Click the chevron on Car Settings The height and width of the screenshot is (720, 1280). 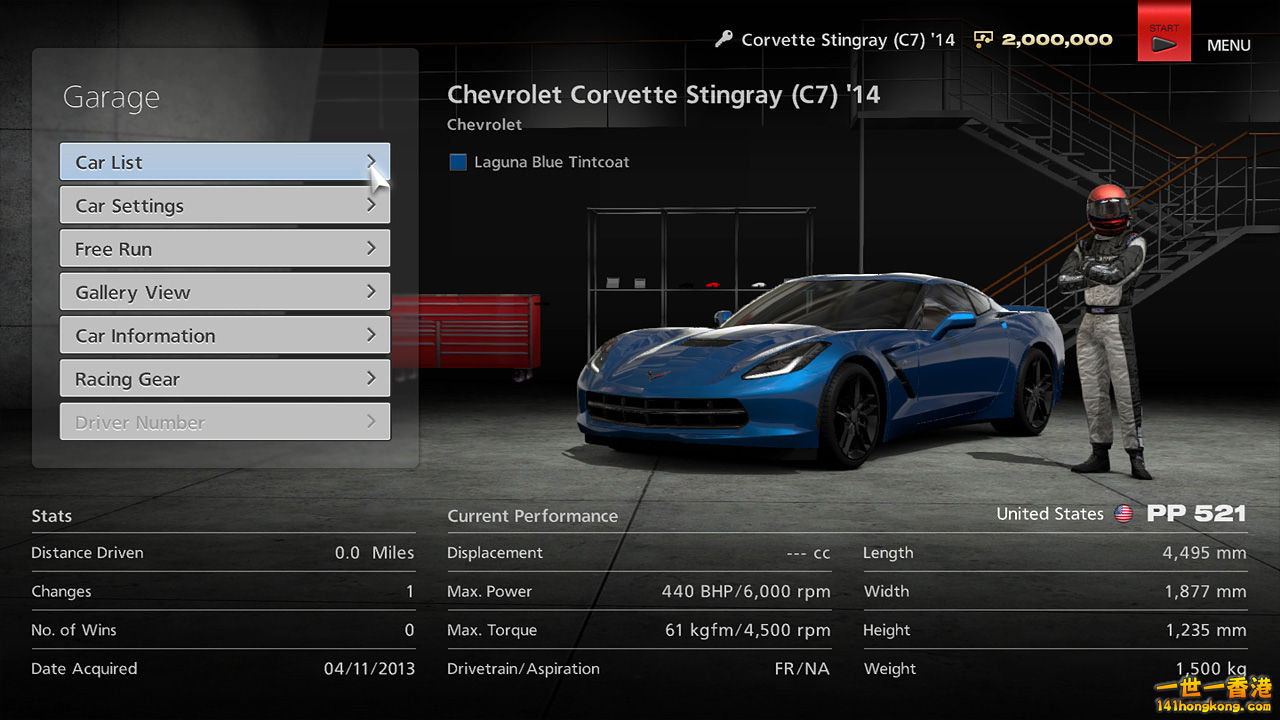pos(374,205)
